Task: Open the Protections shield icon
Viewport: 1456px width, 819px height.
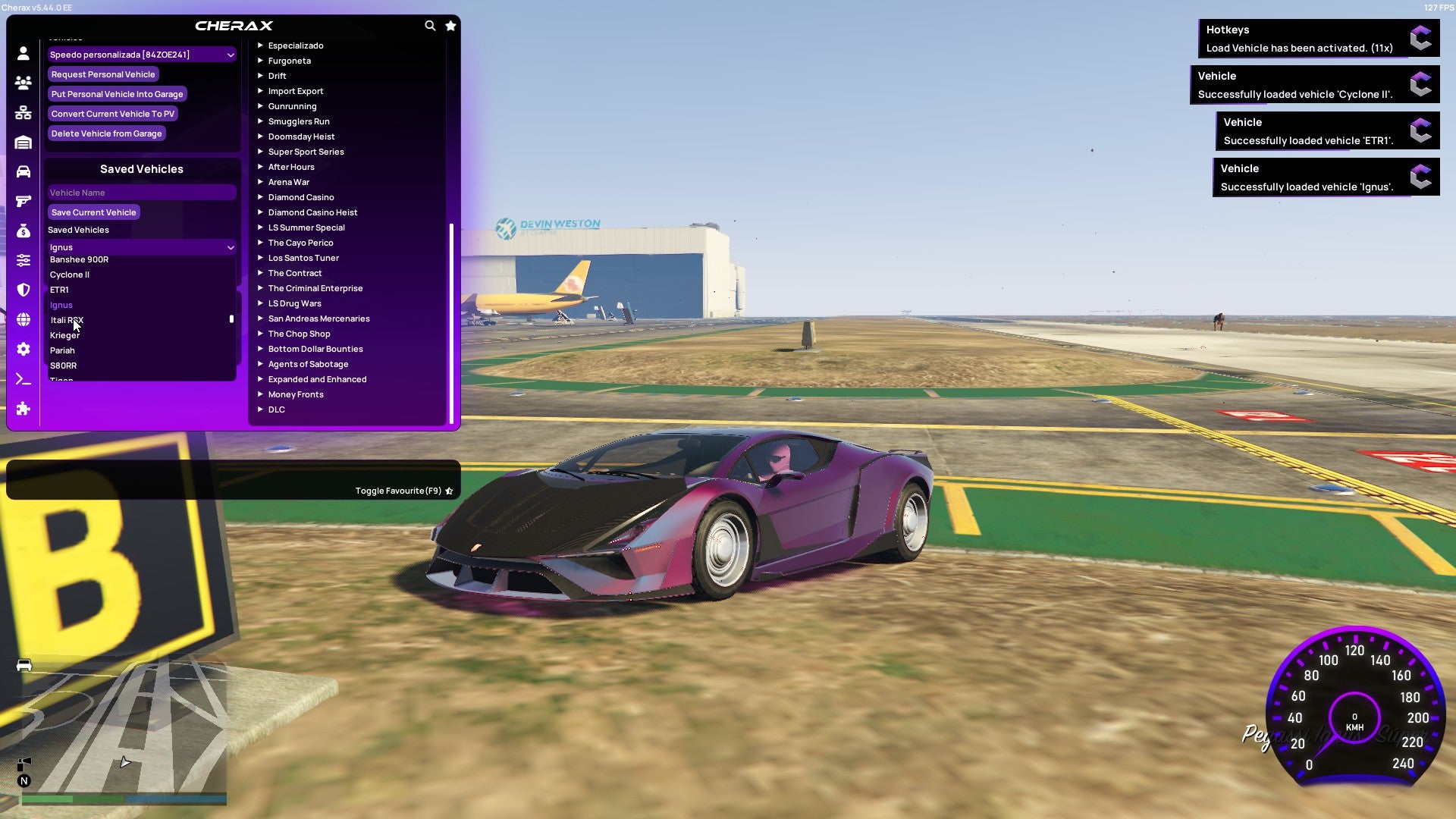Action: [23, 290]
